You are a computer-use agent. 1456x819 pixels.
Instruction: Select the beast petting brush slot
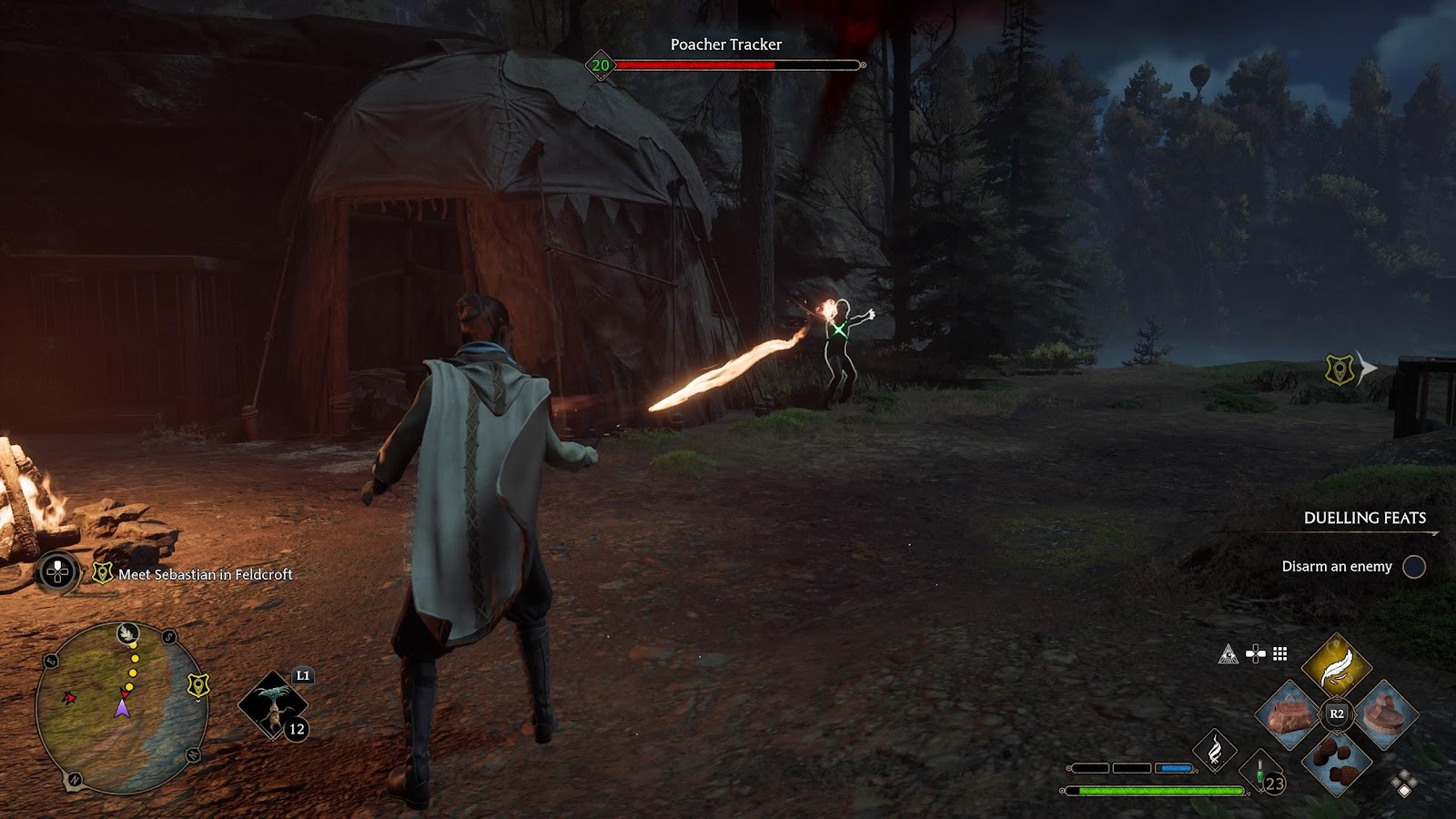(1383, 714)
